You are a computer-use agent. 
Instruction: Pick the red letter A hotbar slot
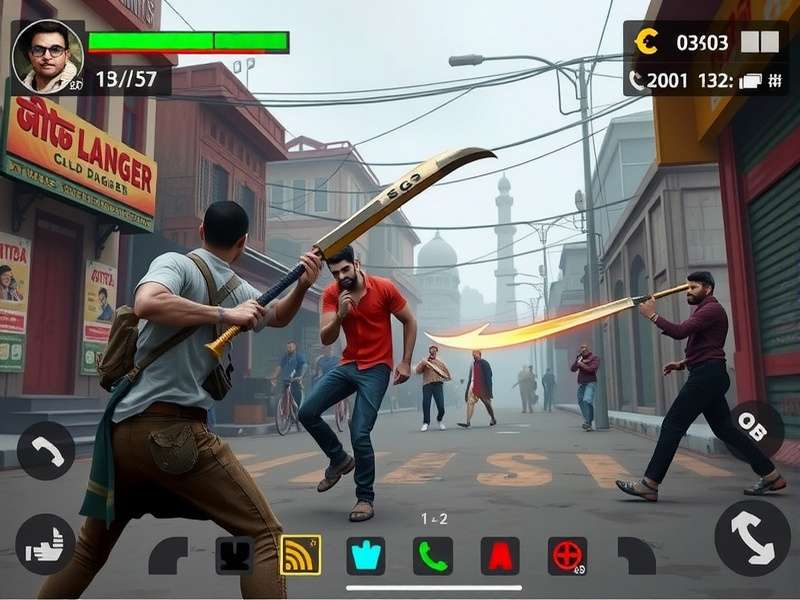tap(500, 555)
